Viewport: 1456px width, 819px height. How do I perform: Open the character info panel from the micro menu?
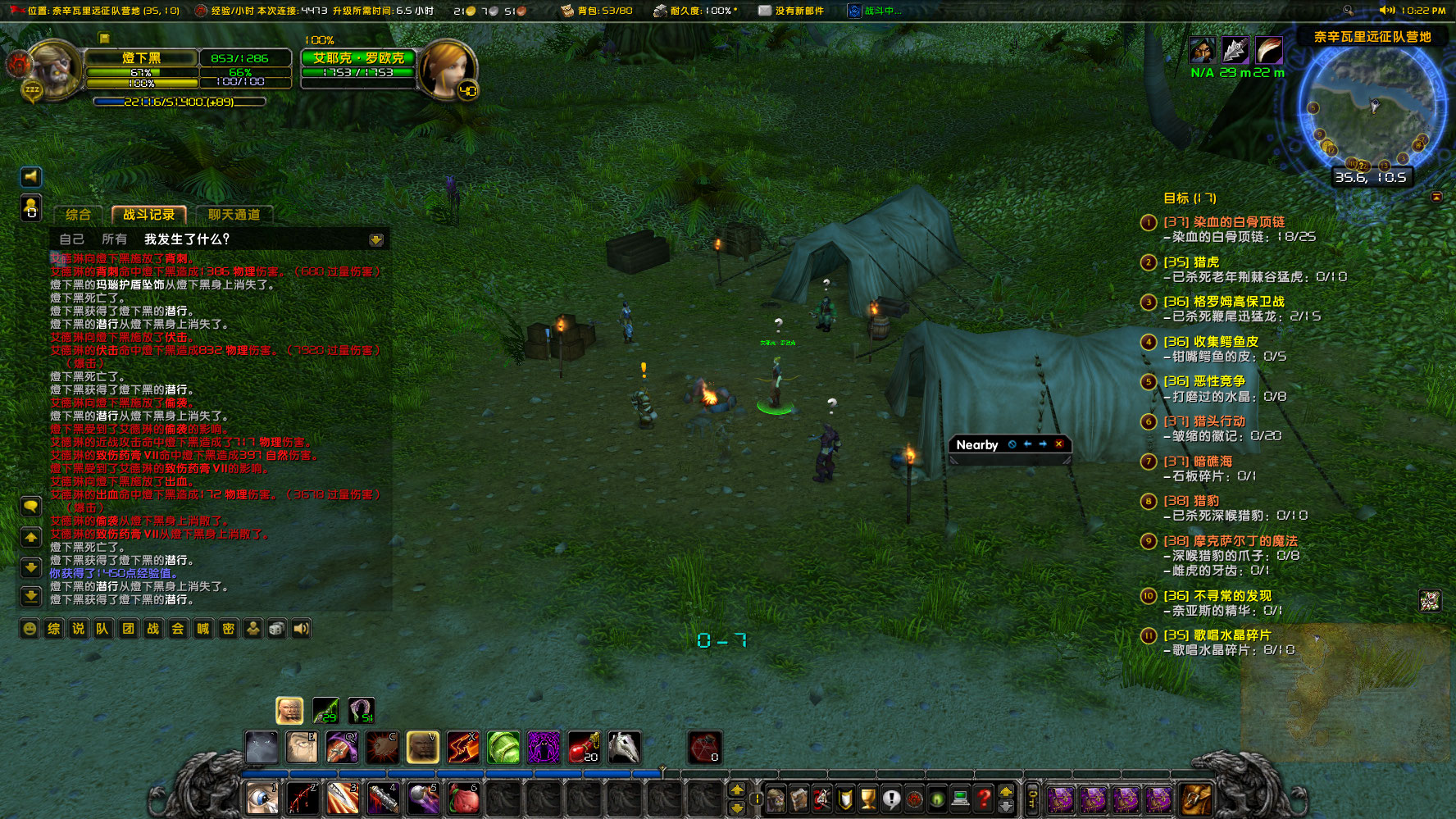coord(776,799)
